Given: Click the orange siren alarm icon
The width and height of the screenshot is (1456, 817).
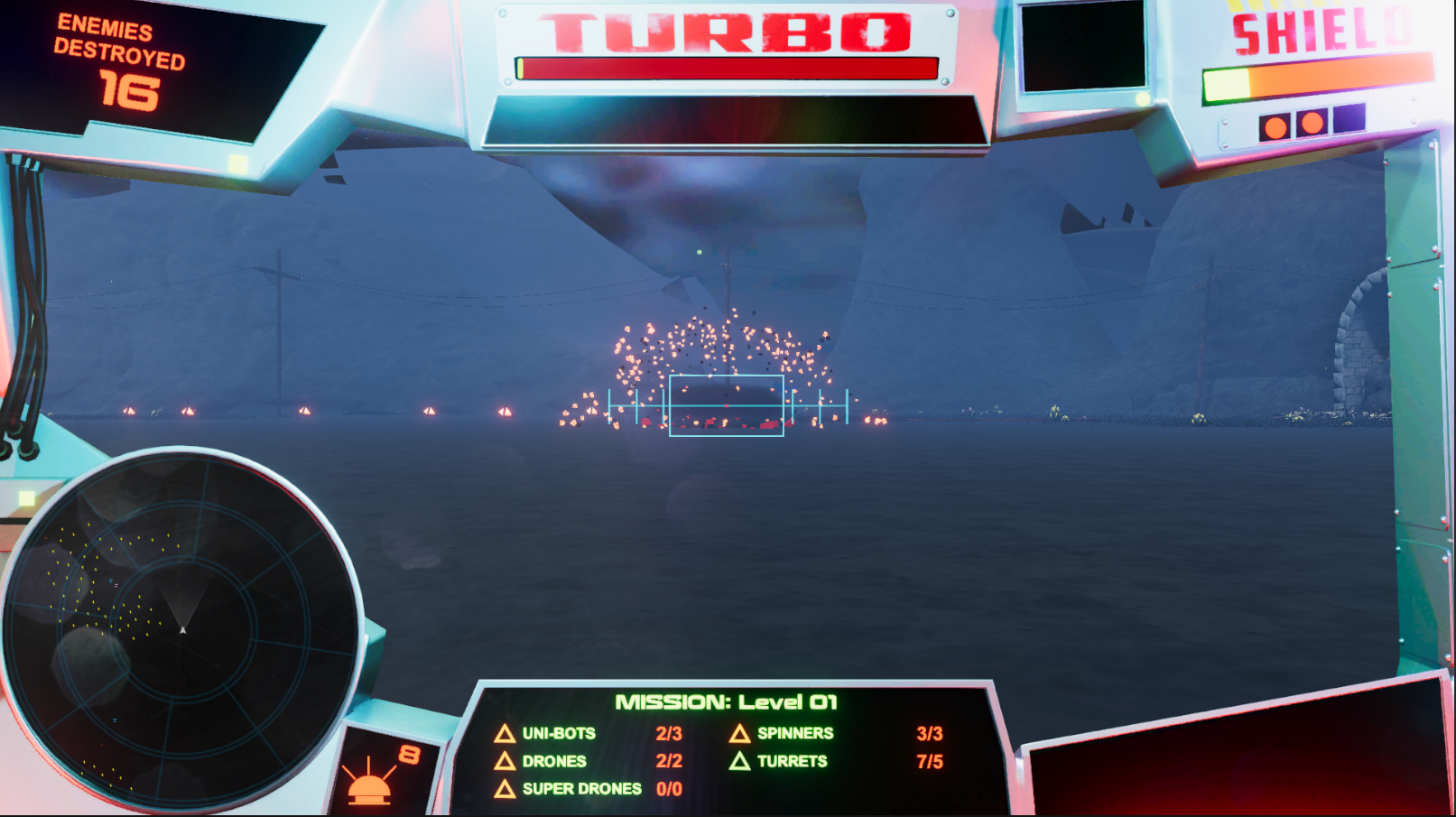Looking at the screenshot, I should click(x=371, y=784).
